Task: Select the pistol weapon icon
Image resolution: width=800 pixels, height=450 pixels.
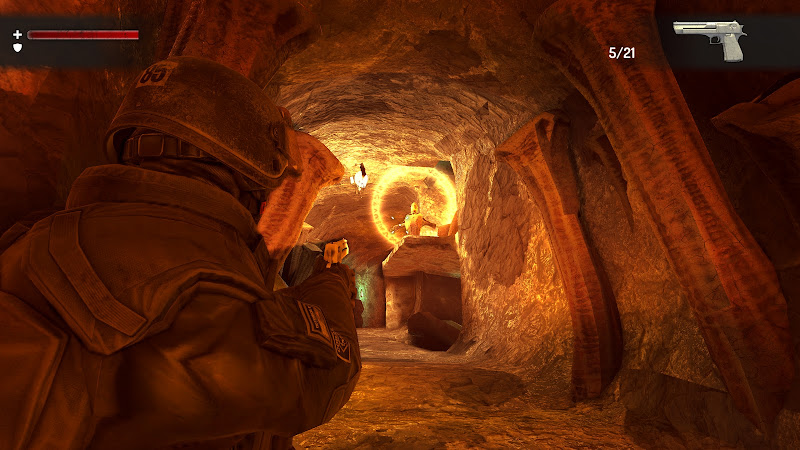Action: click(711, 38)
